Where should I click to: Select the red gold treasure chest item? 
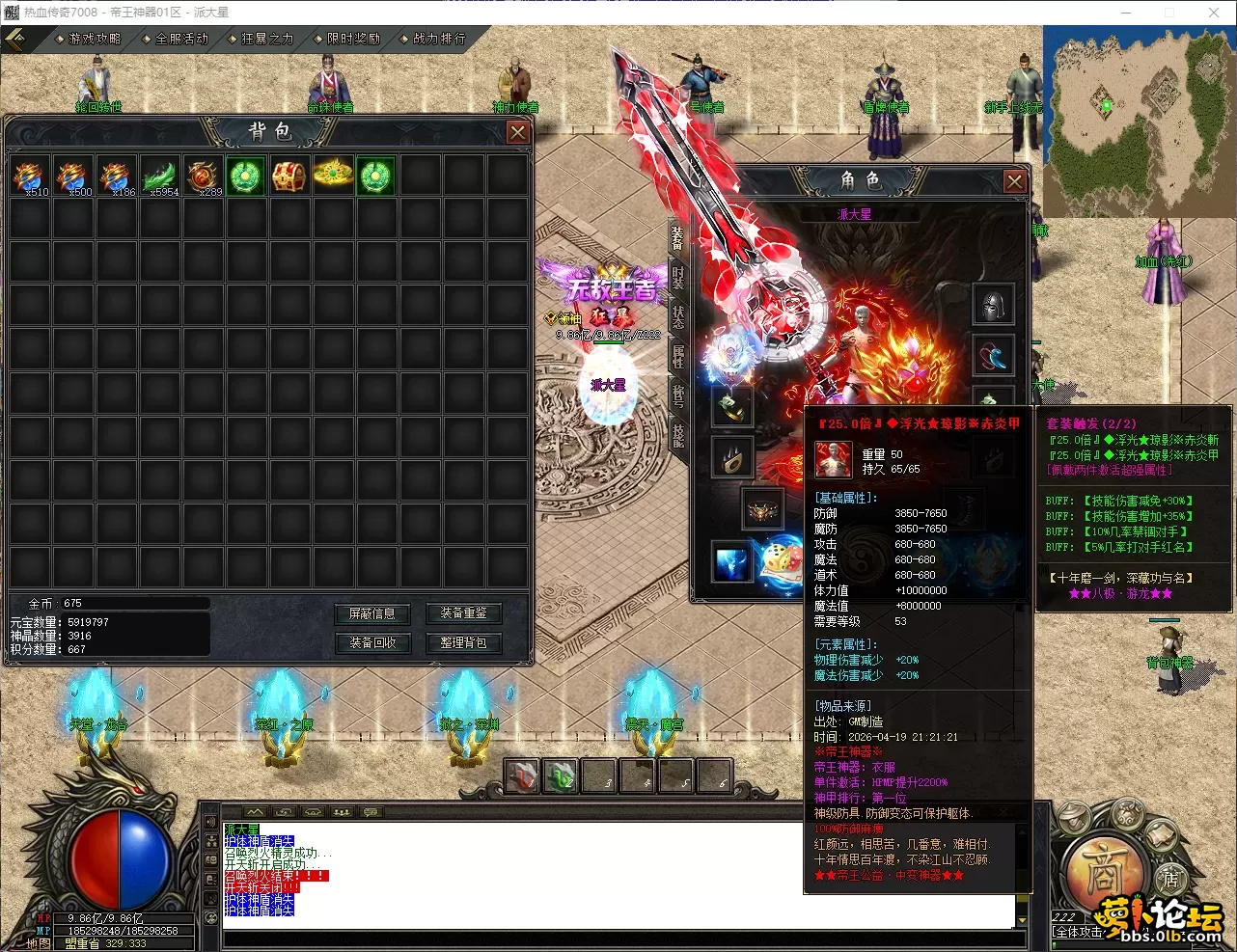pyautogui.click(x=289, y=177)
